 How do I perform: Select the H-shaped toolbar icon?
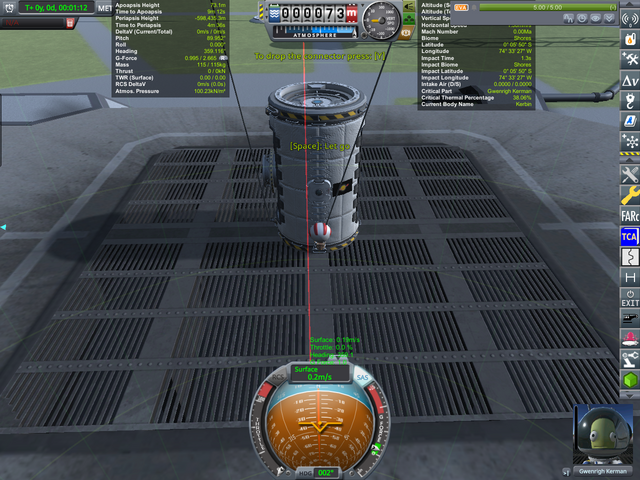(630, 277)
